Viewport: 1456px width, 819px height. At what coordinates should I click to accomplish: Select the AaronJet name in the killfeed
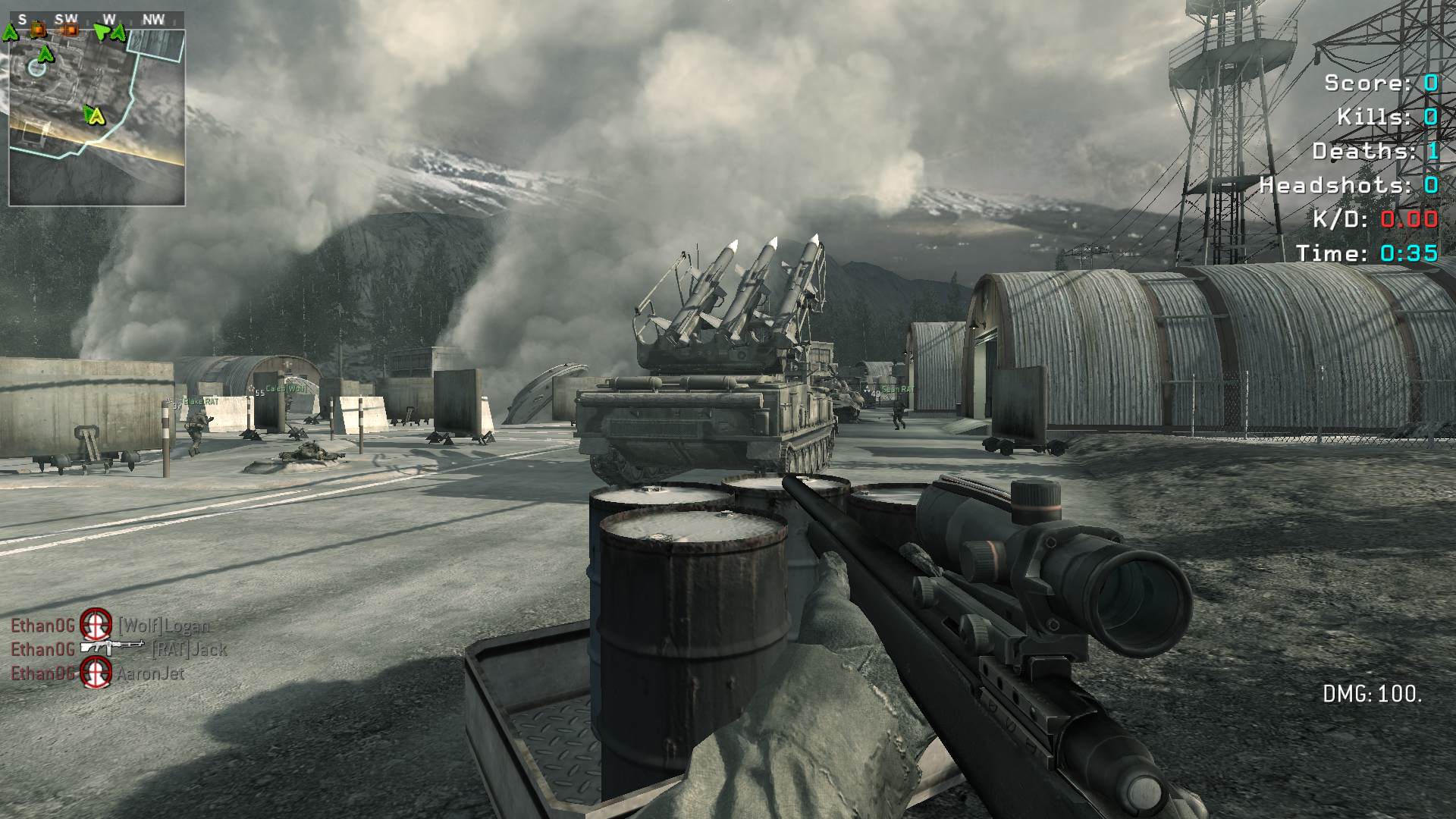(150, 673)
